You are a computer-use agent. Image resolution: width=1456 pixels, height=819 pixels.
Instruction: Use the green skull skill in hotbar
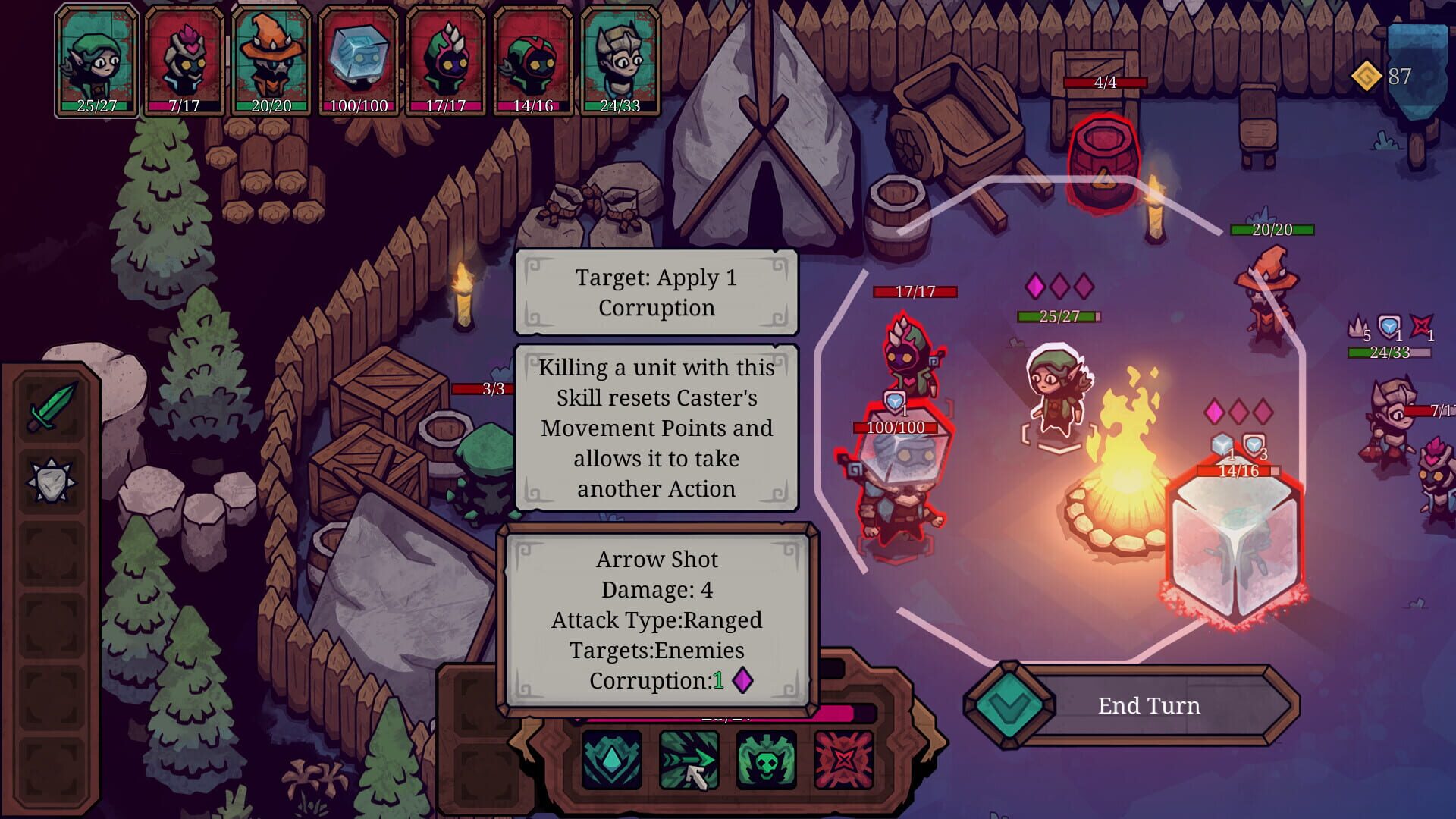pos(764,762)
